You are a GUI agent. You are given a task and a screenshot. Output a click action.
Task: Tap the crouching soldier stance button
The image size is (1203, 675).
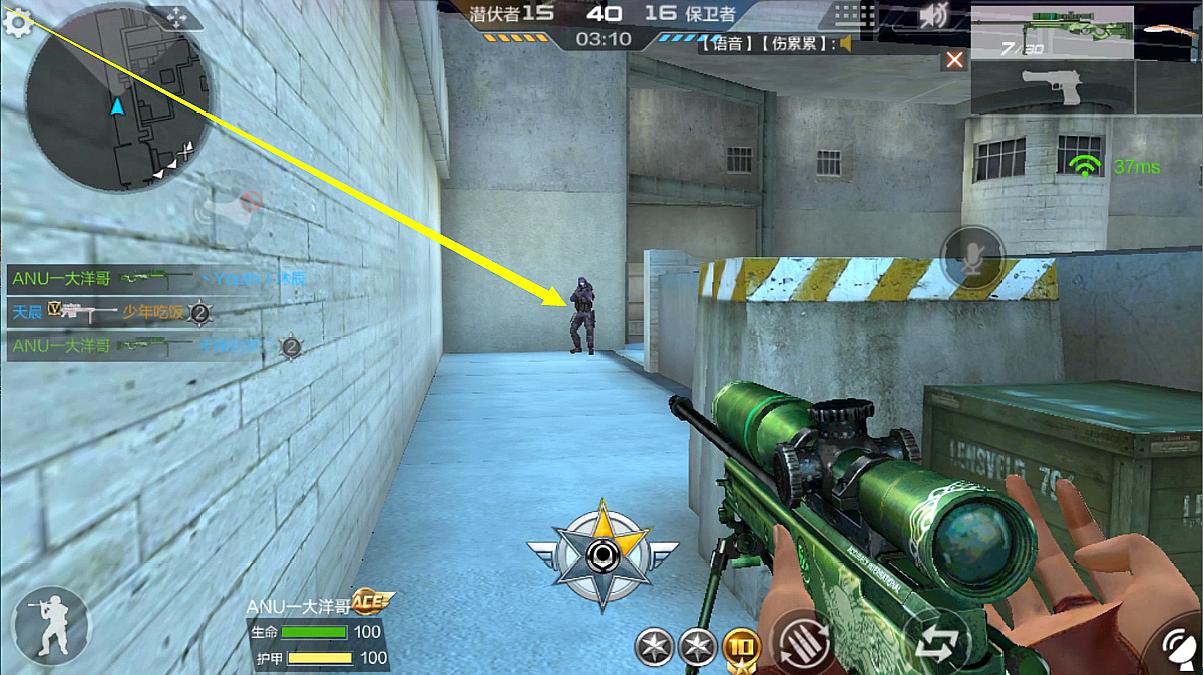click(x=50, y=625)
